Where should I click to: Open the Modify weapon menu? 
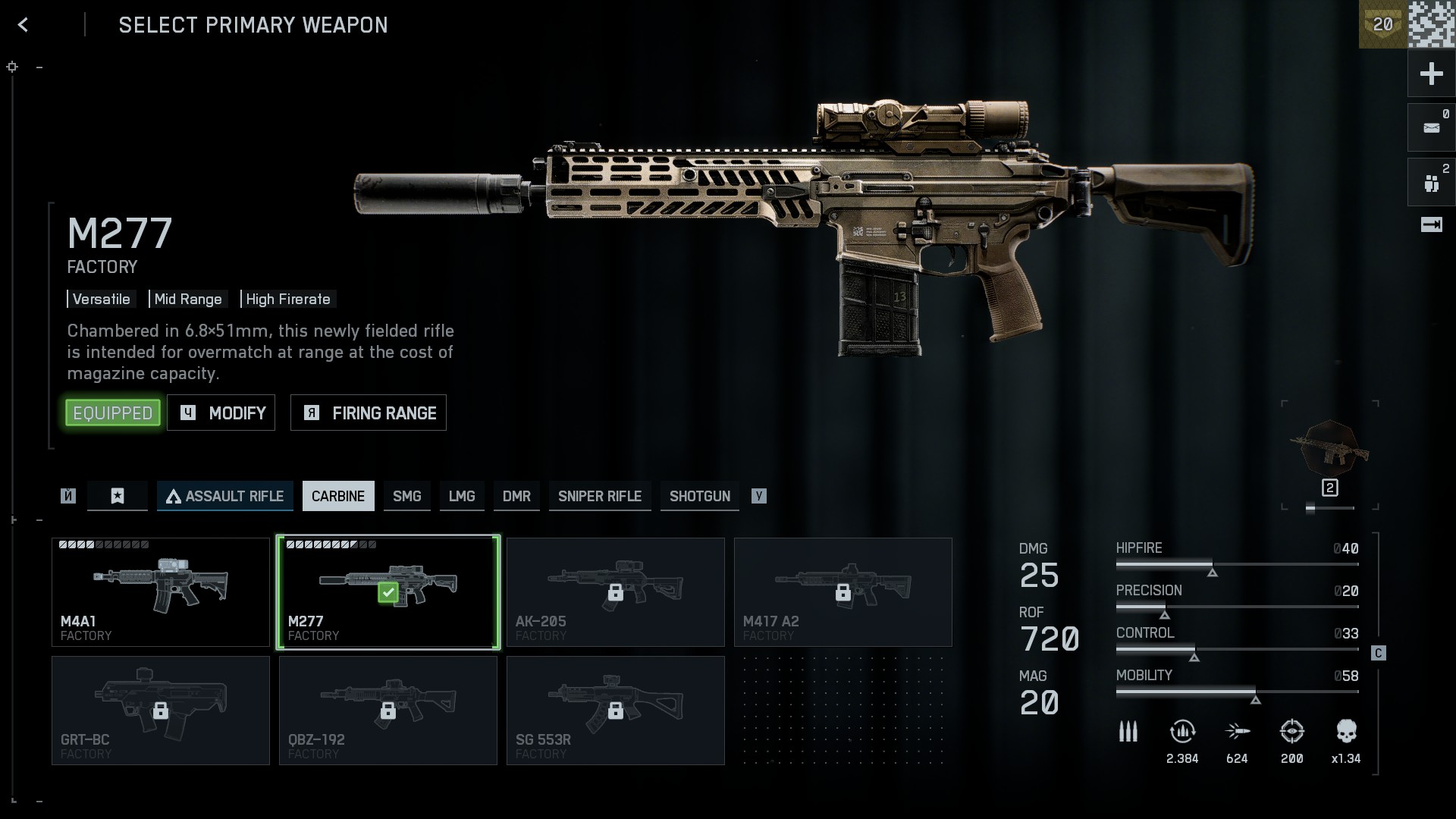tap(221, 413)
